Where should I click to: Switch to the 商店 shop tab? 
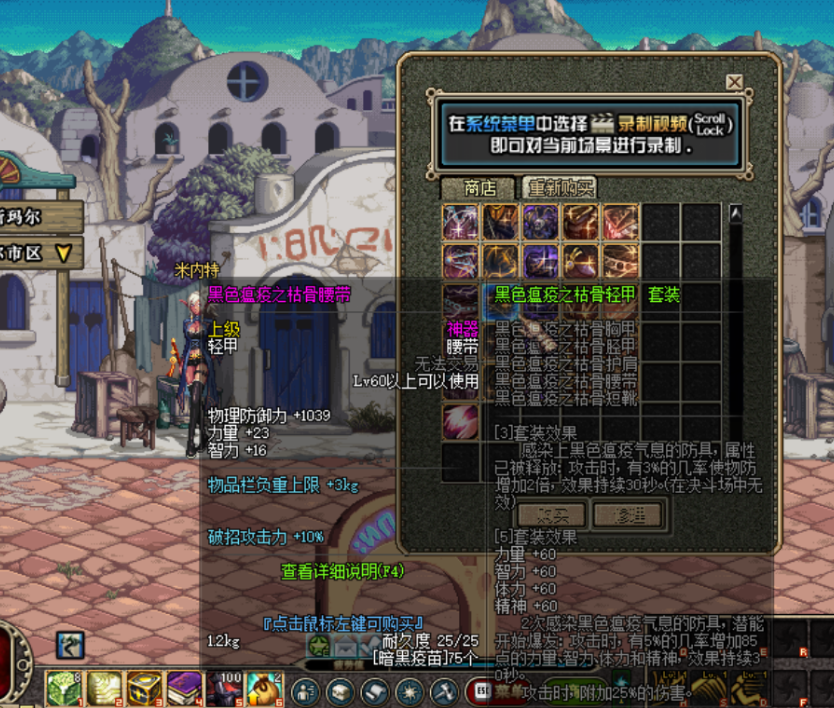pos(480,188)
